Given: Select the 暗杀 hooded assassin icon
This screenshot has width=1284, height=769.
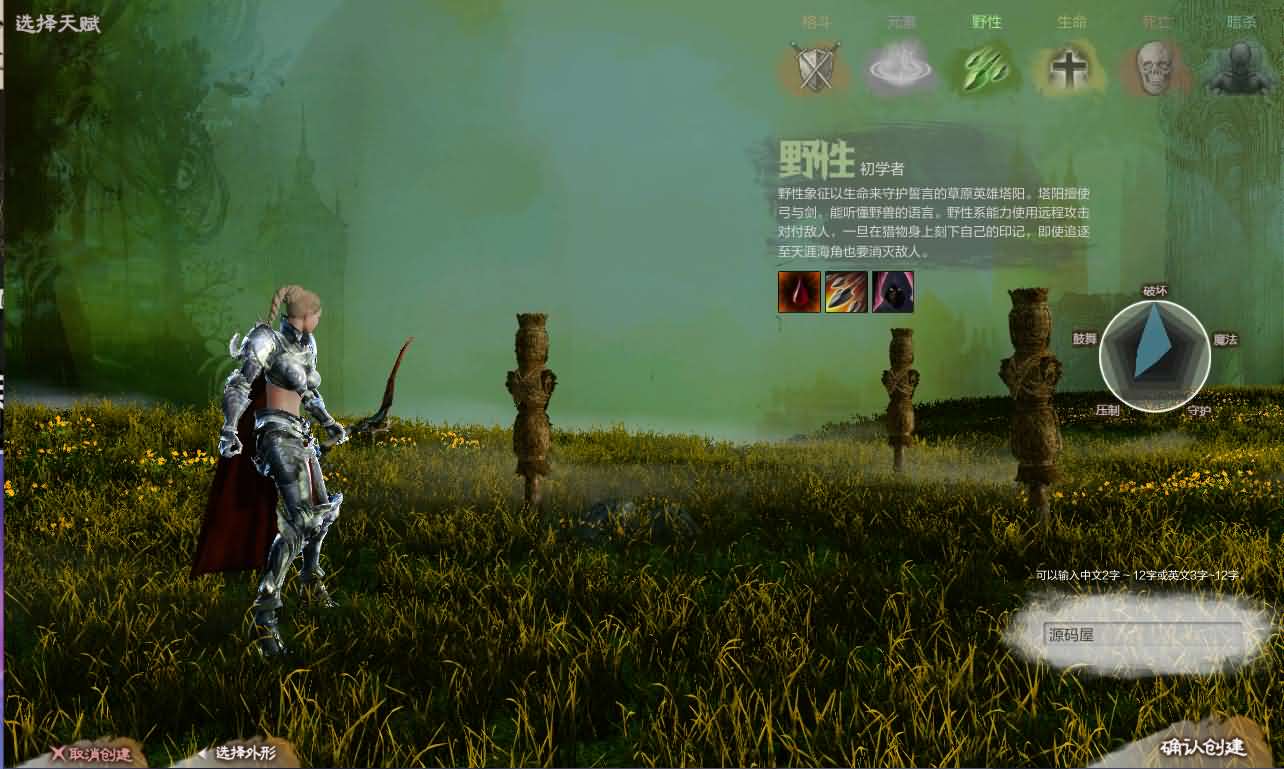Looking at the screenshot, I should click(1240, 70).
